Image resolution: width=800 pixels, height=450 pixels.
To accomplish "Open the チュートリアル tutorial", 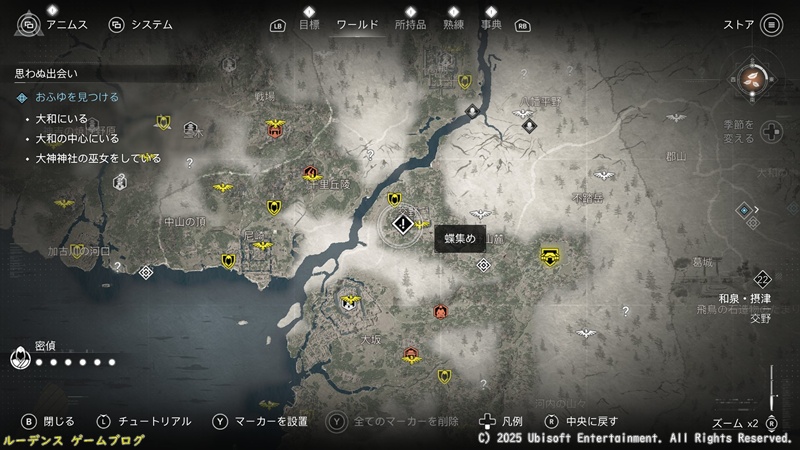I will click(x=149, y=421).
